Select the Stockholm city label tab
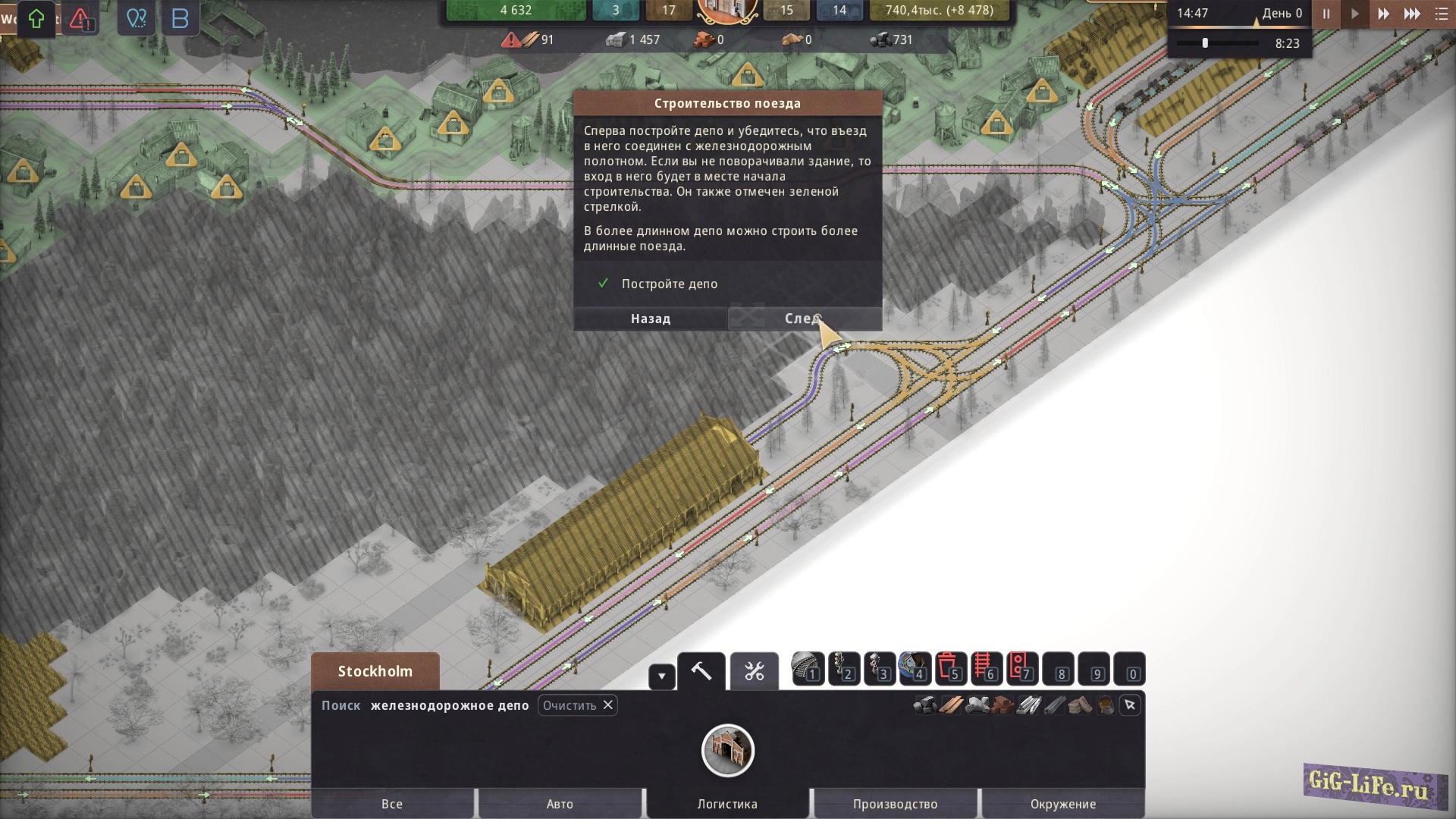 coord(375,671)
